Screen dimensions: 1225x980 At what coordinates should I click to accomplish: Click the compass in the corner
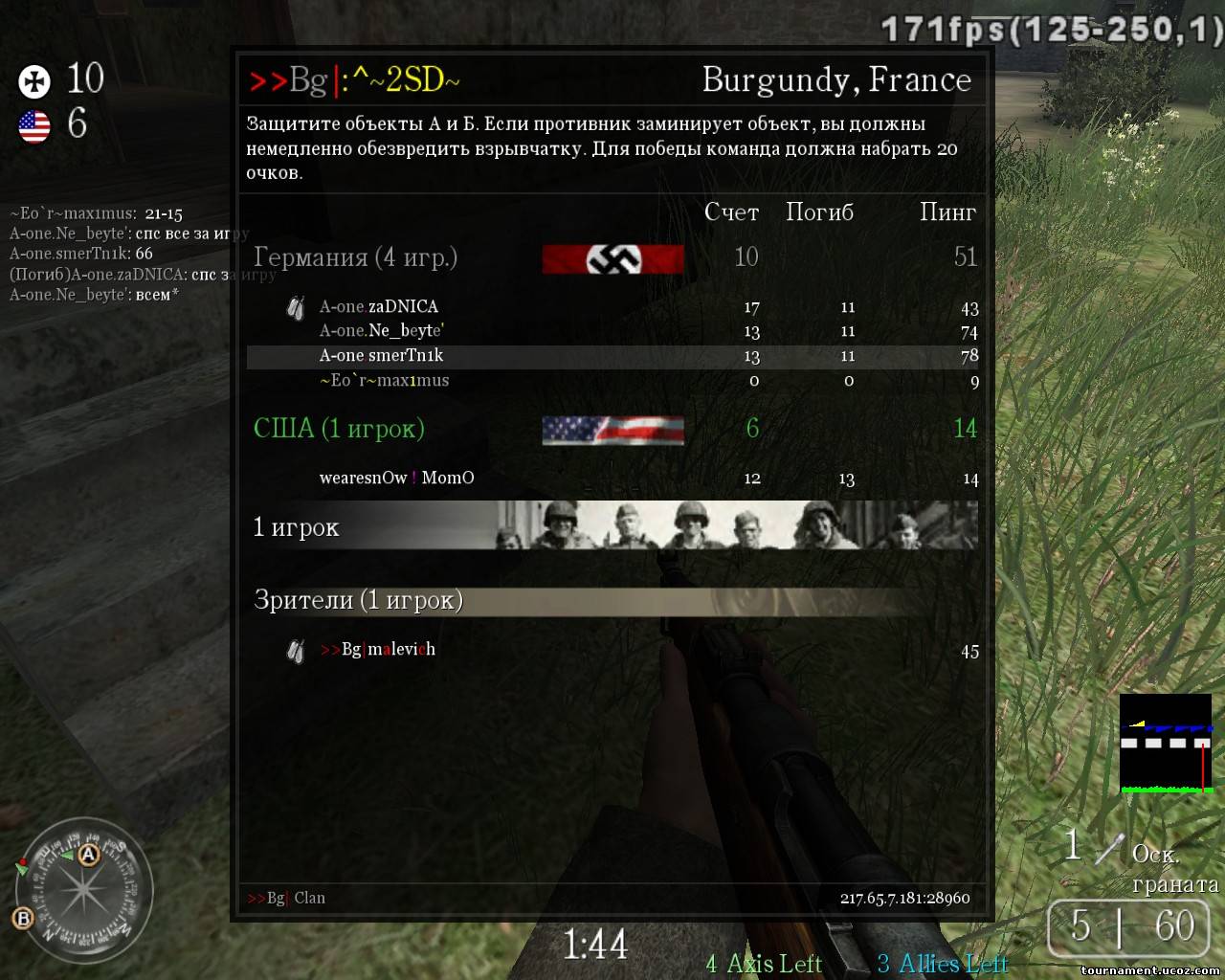(84, 888)
